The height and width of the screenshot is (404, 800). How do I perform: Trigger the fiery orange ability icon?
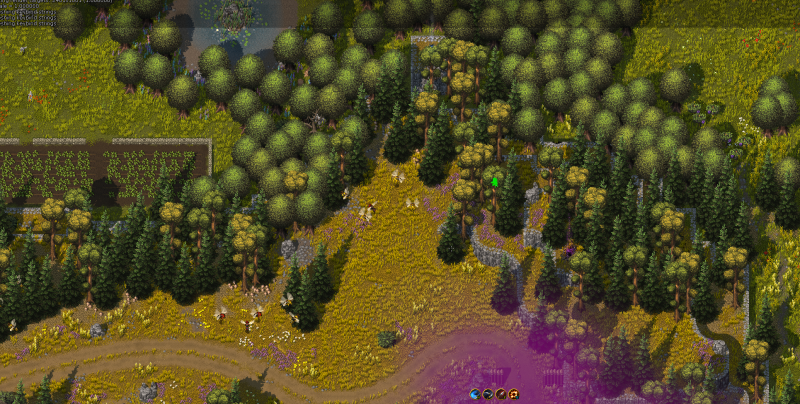tap(513, 394)
